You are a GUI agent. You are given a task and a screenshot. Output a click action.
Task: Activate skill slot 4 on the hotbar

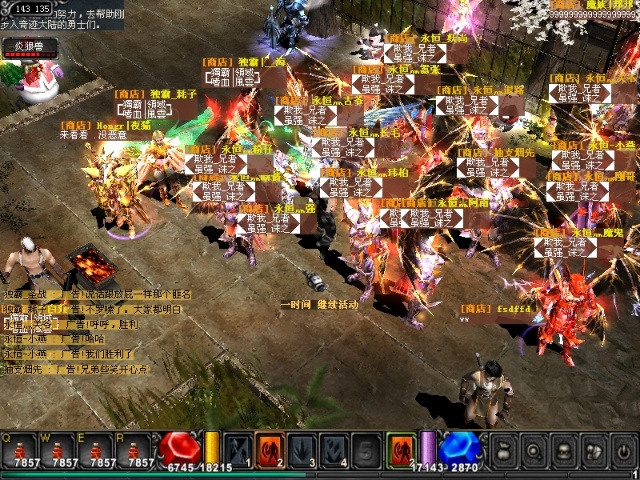[336, 449]
